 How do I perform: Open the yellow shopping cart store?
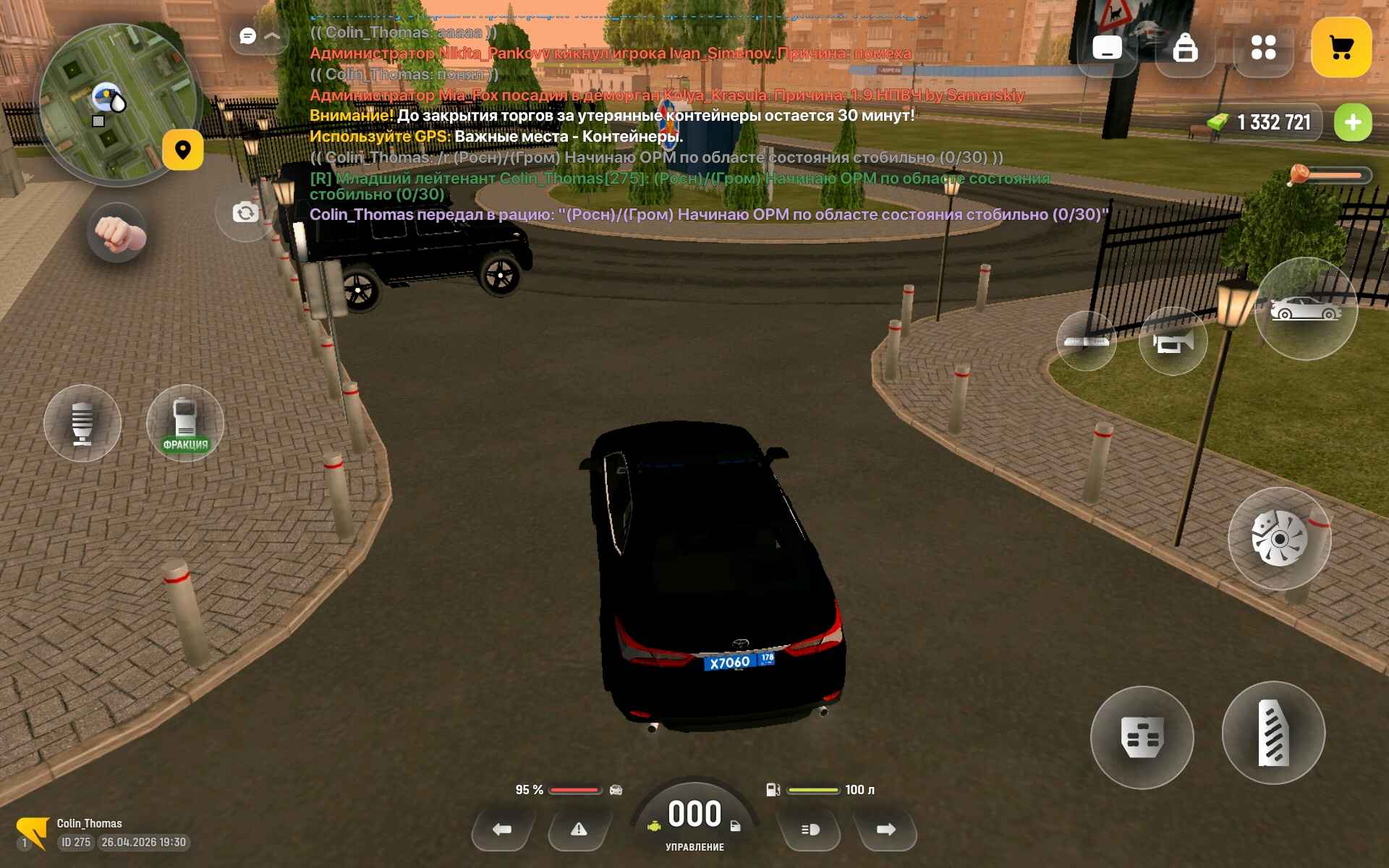point(1341,48)
